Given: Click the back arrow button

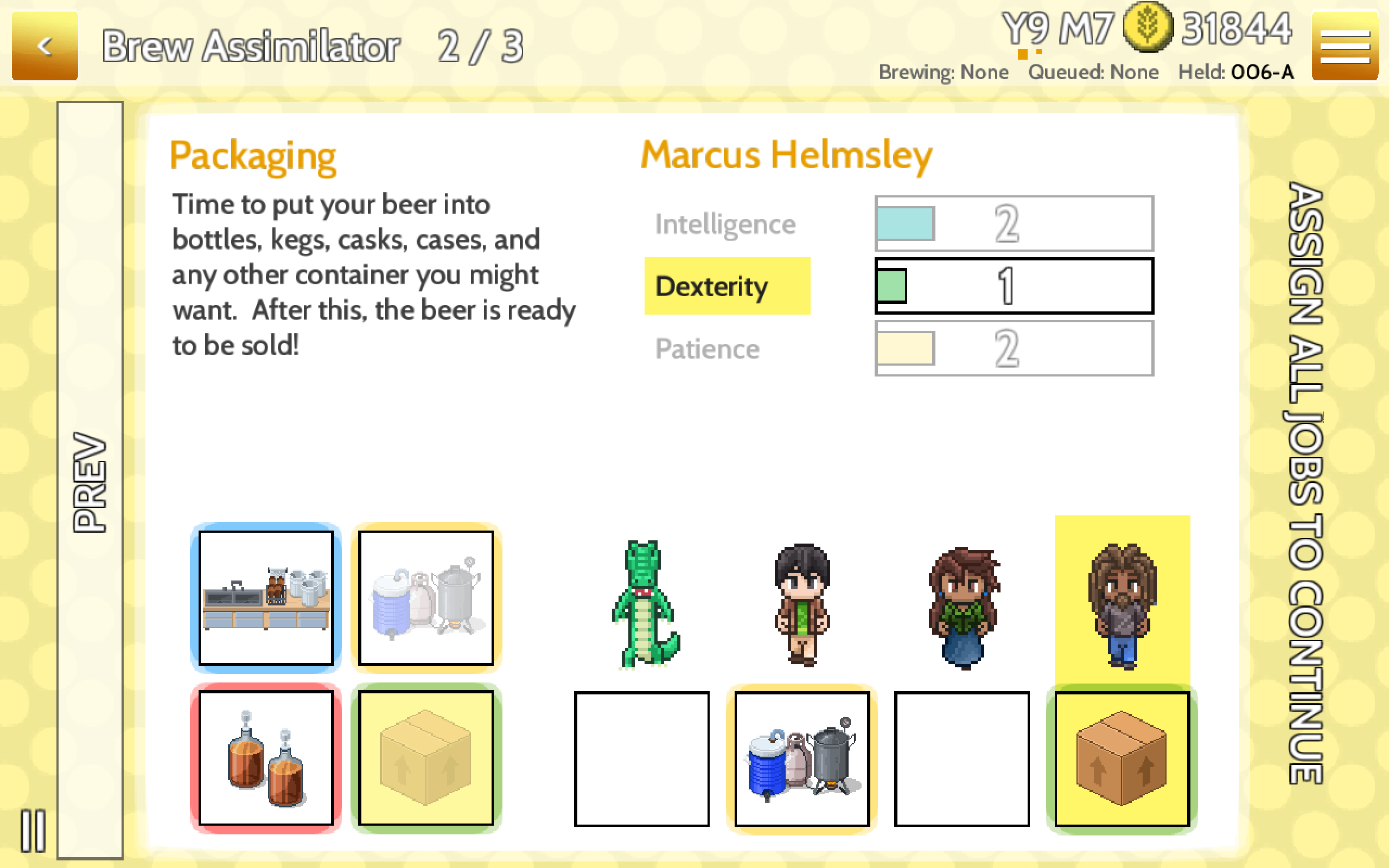Looking at the screenshot, I should pyautogui.click(x=45, y=45).
